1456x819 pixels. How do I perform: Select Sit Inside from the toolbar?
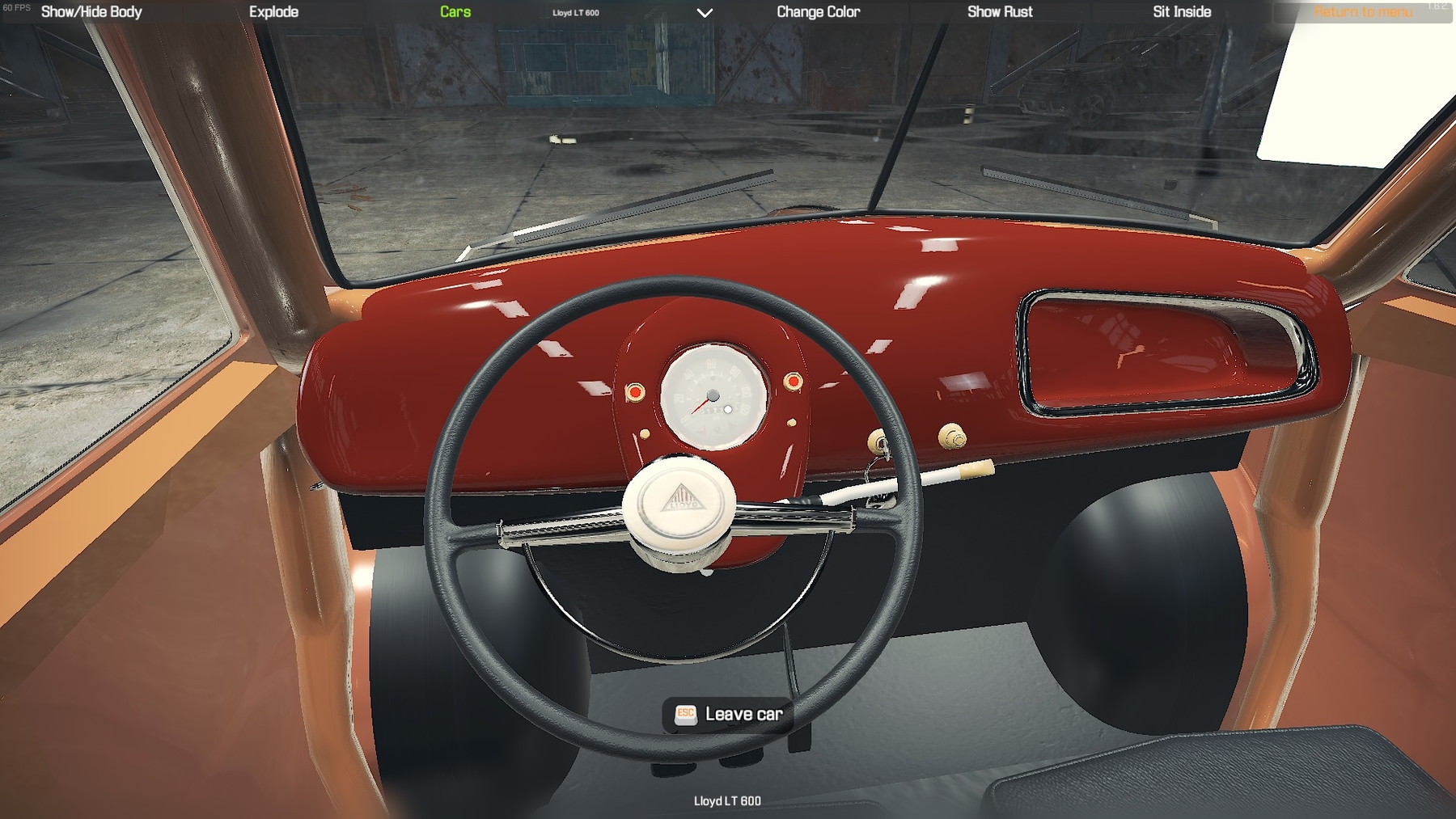tap(1182, 12)
